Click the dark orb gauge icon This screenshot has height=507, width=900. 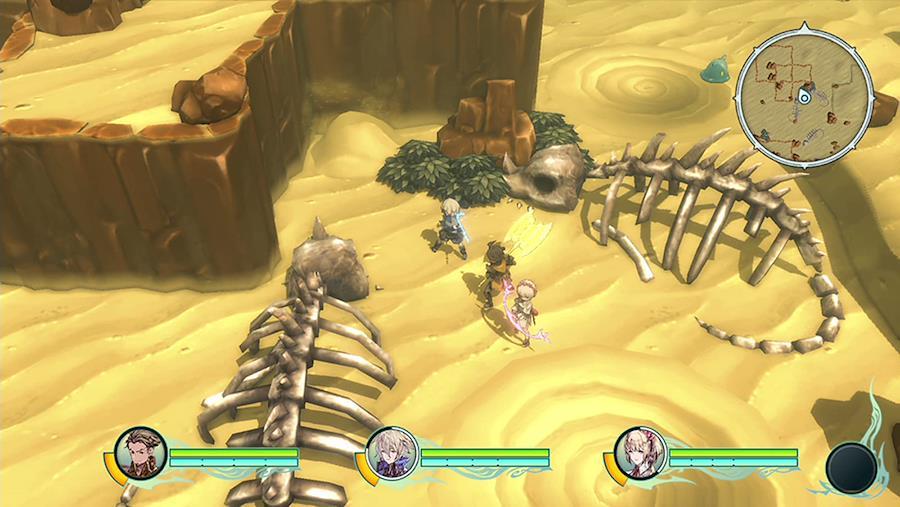coord(850,467)
